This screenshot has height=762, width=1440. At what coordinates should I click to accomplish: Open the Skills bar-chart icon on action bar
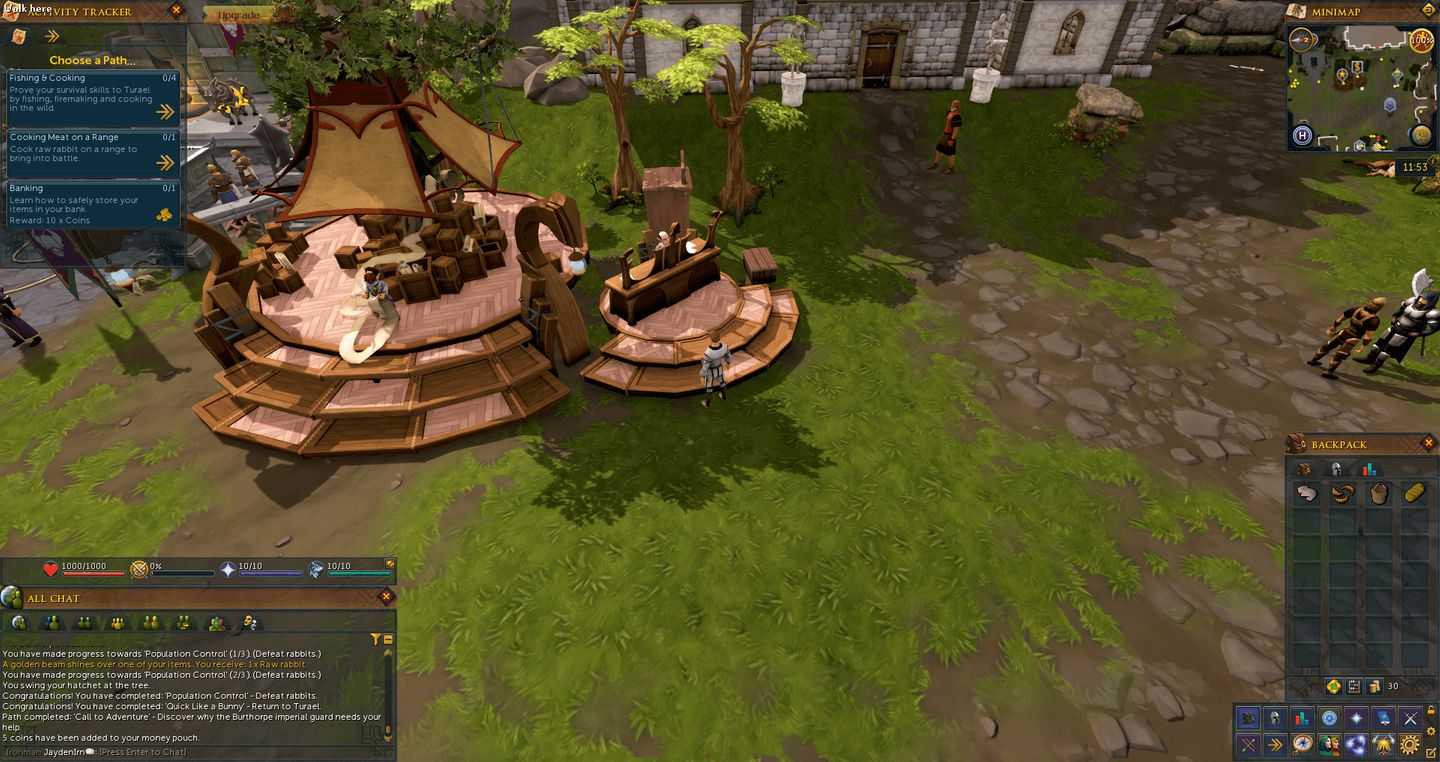(x=1301, y=716)
